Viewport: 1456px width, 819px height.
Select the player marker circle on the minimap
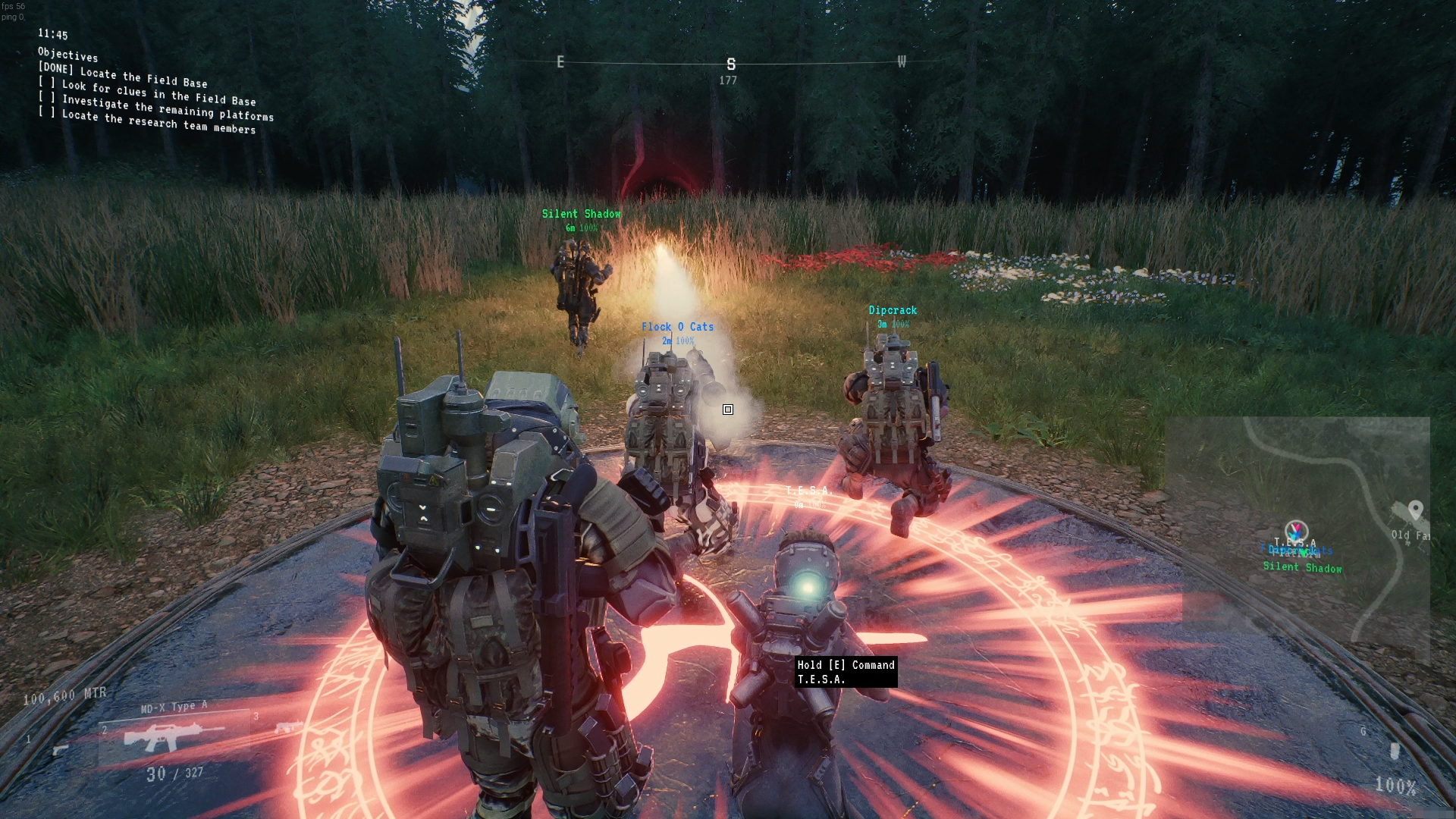[x=1296, y=530]
